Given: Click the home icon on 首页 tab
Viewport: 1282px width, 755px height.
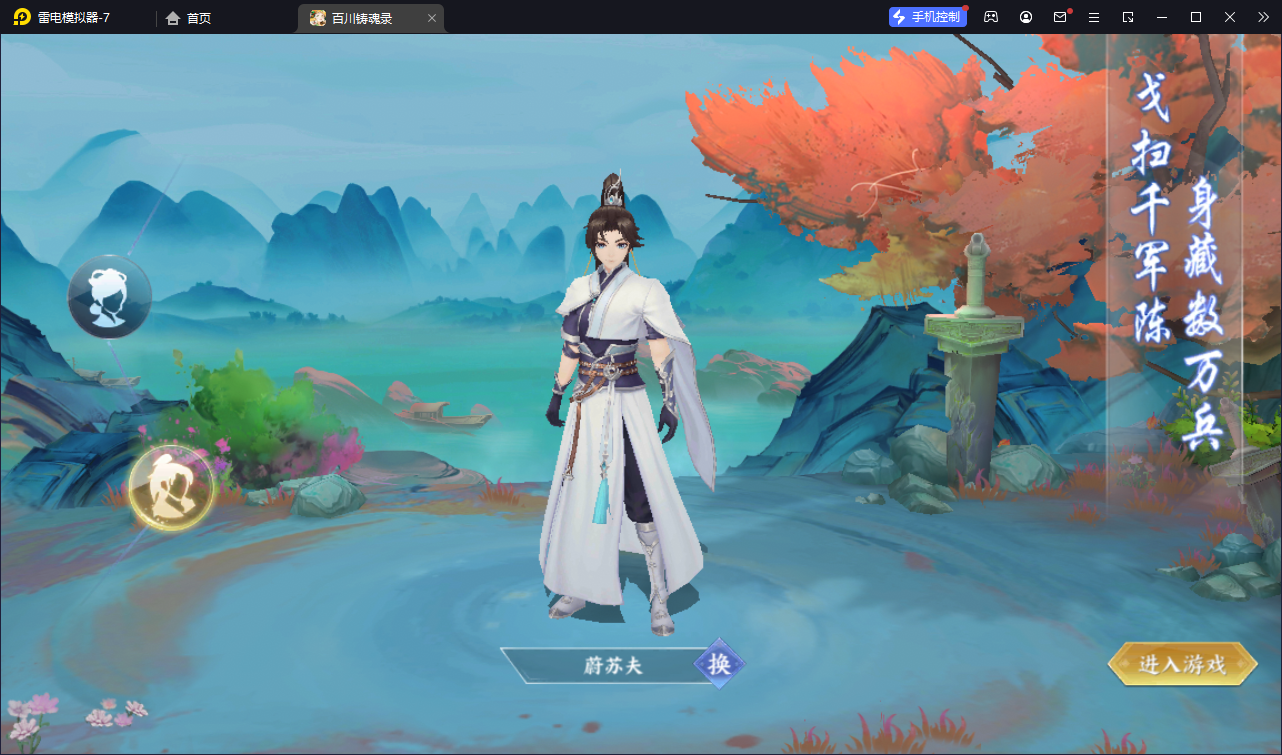Looking at the screenshot, I should pos(171,17).
